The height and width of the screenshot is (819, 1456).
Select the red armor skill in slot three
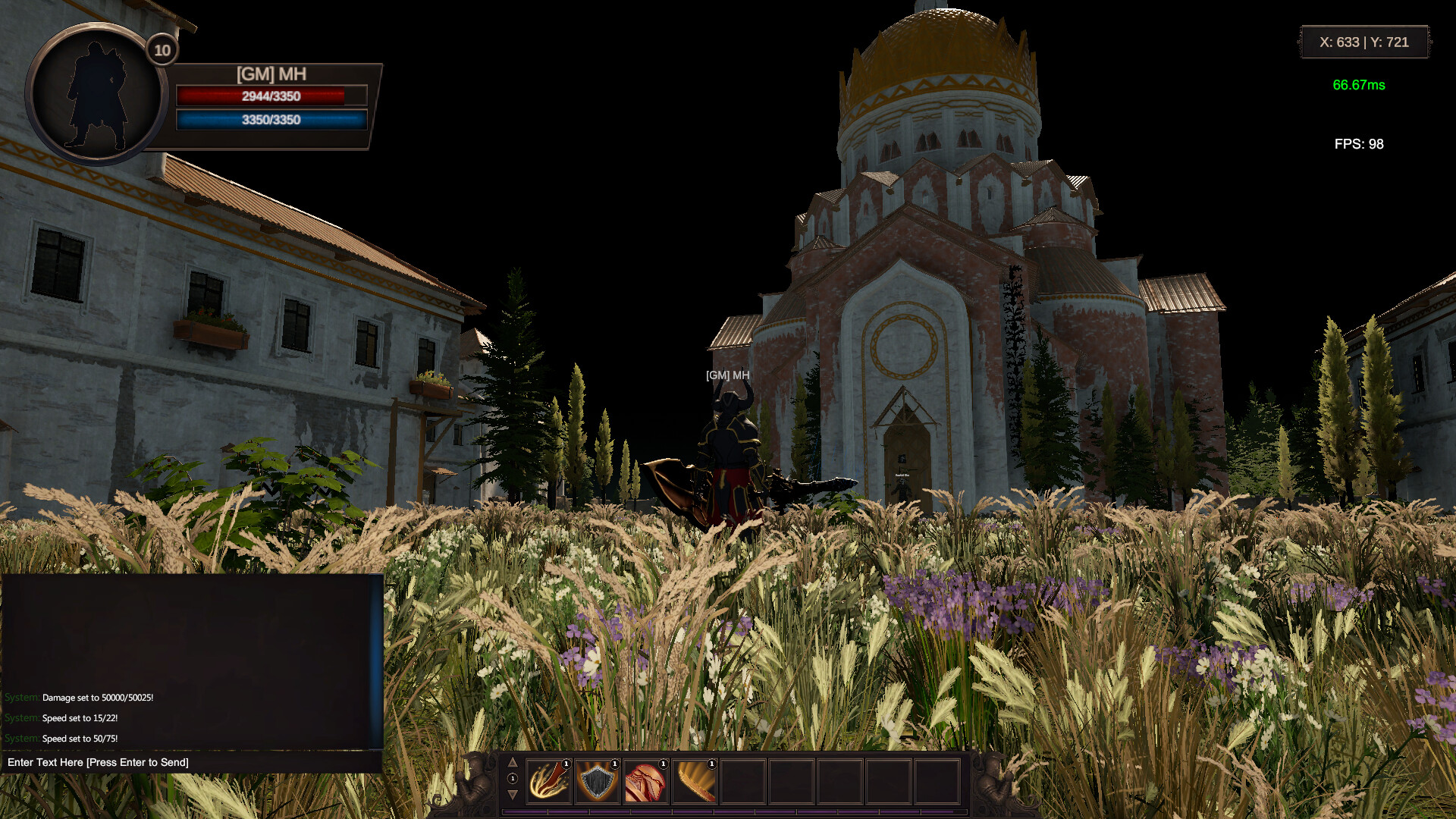[647, 781]
